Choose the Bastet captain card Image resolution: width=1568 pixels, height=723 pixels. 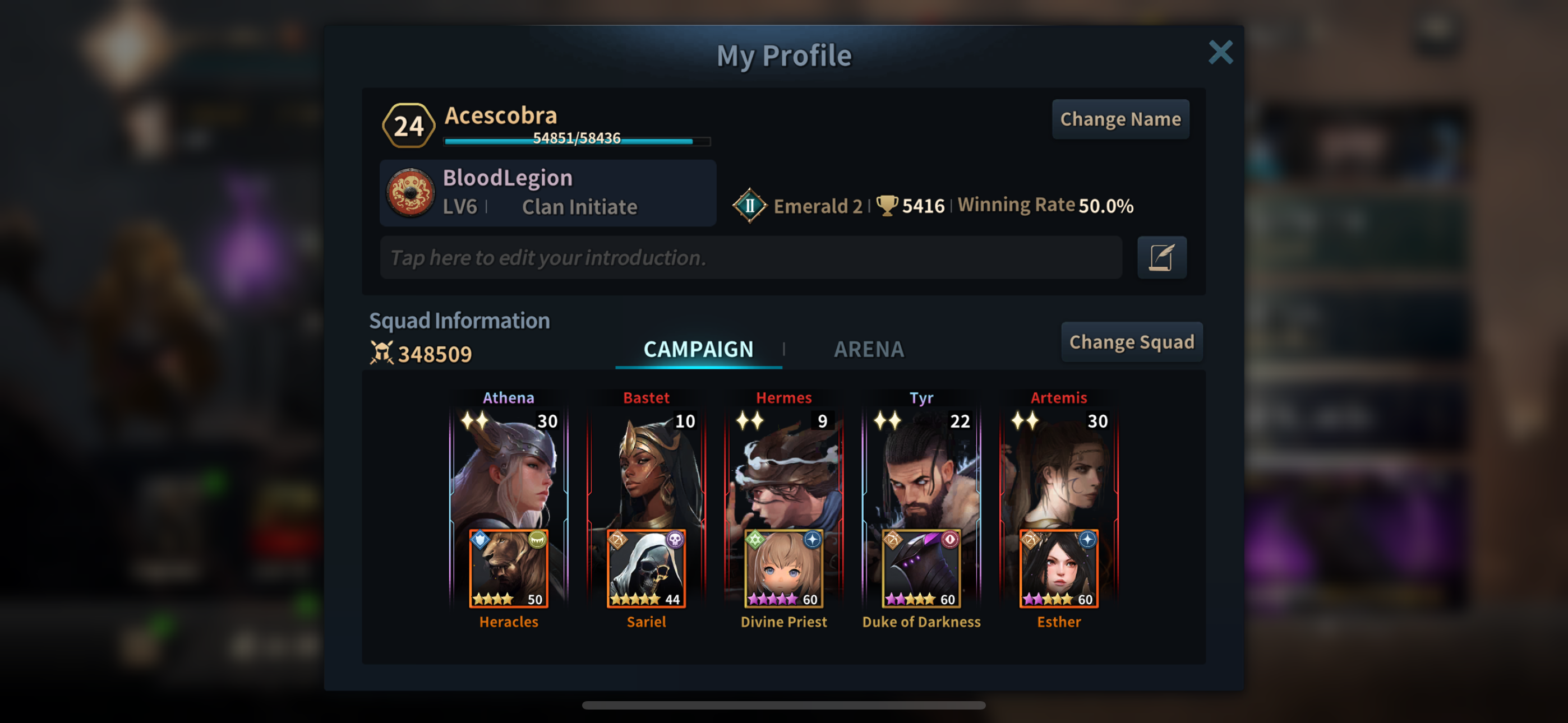pos(647,469)
